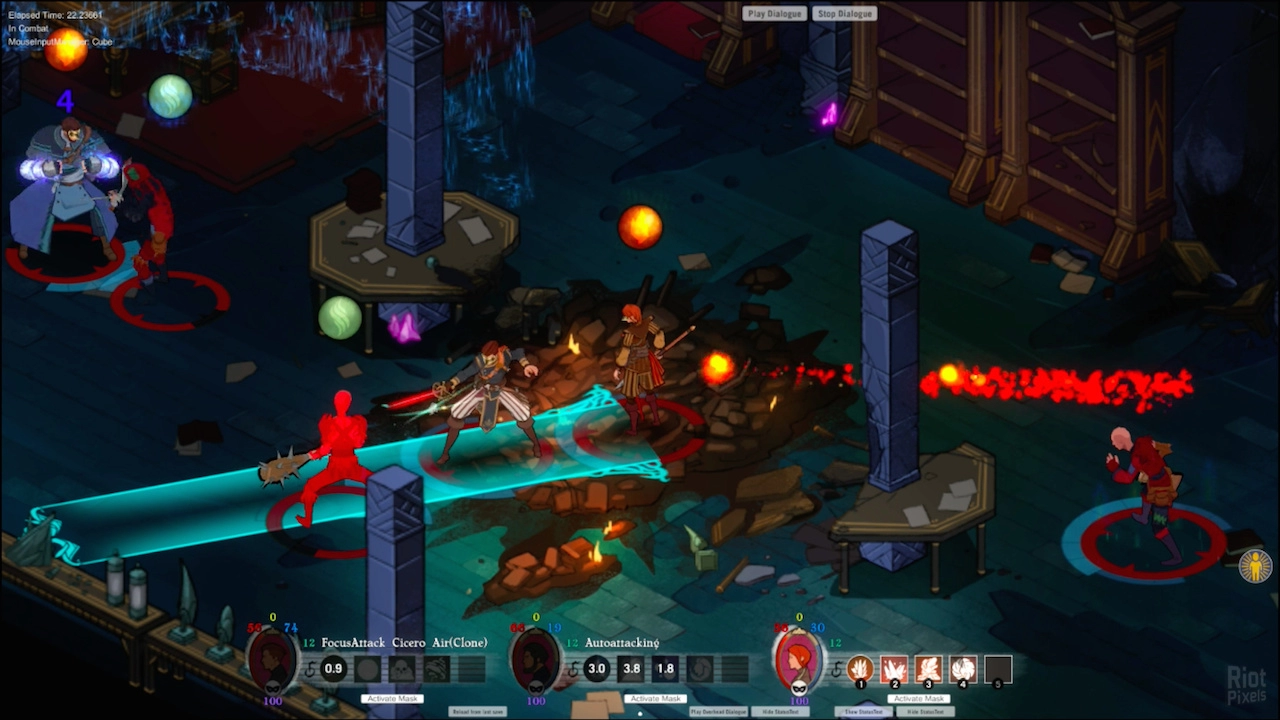Choose the portrait with 74 in blue

(x=272, y=661)
